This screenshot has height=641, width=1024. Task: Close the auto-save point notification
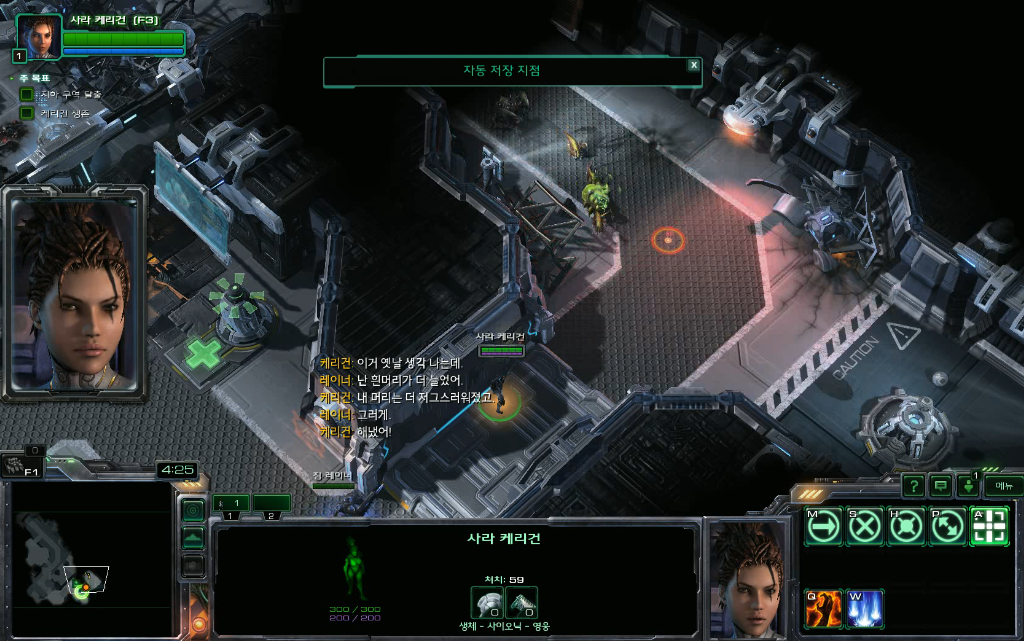pos(693,65)
